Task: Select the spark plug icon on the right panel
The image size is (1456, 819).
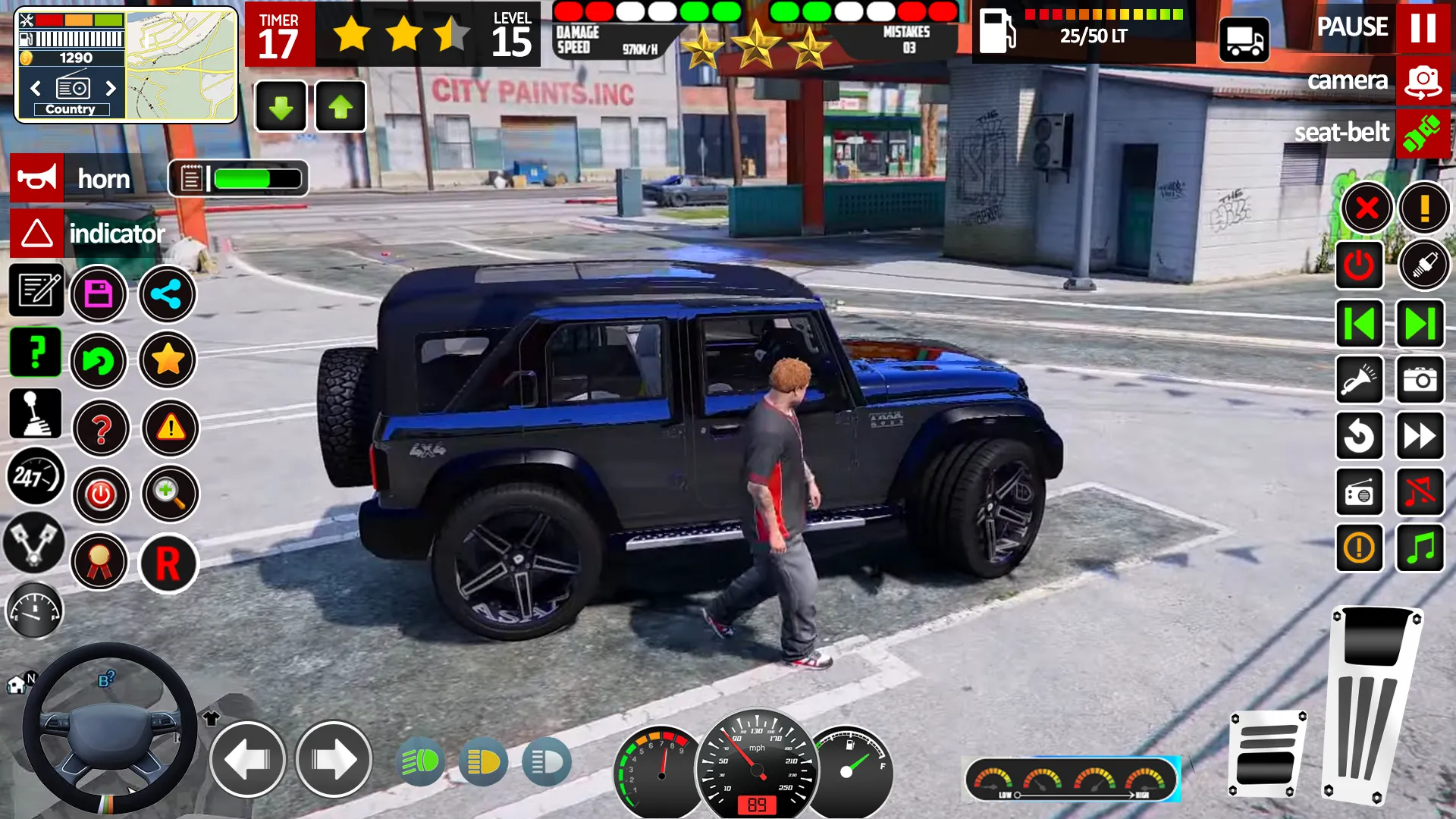Action: click(x=1423, y=265)
